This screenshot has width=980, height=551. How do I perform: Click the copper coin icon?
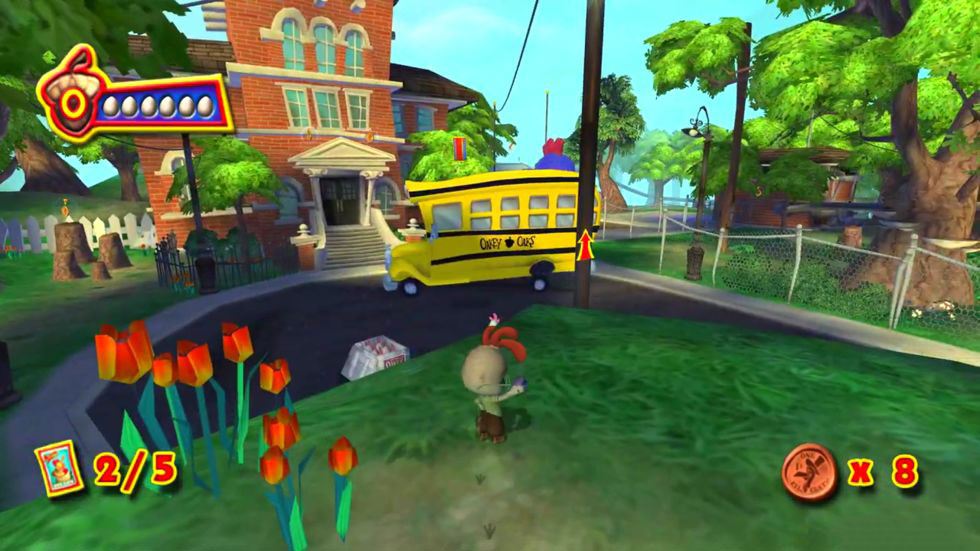pos(809,470)
